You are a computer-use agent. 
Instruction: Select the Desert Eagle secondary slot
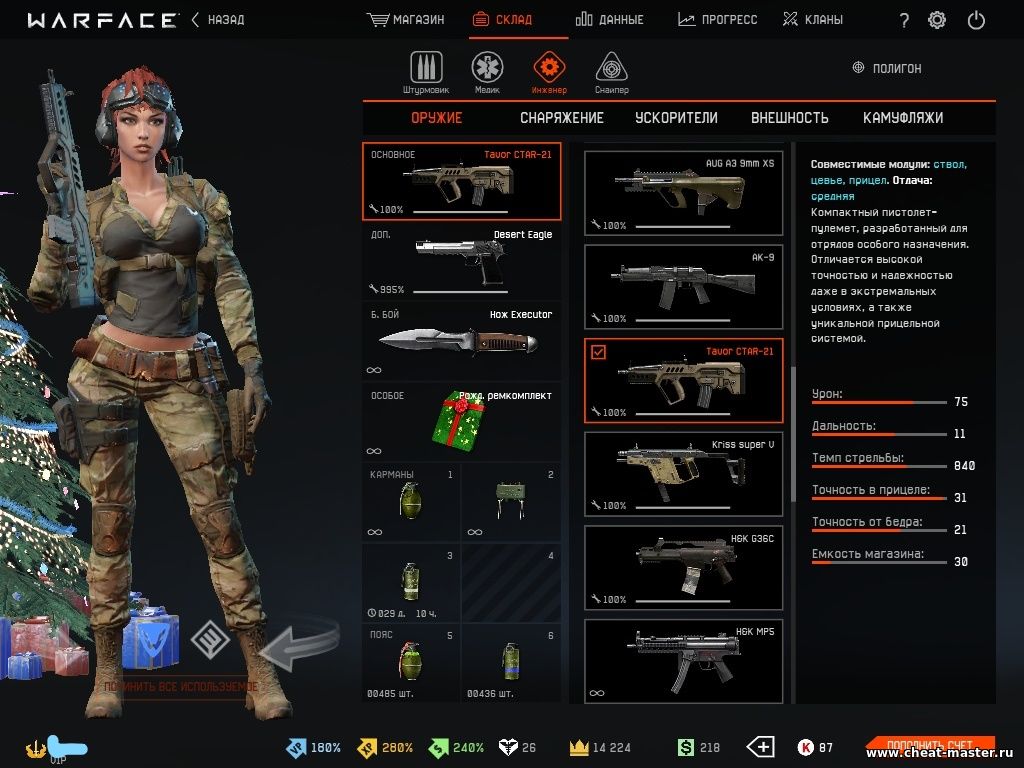pos(462,262)
